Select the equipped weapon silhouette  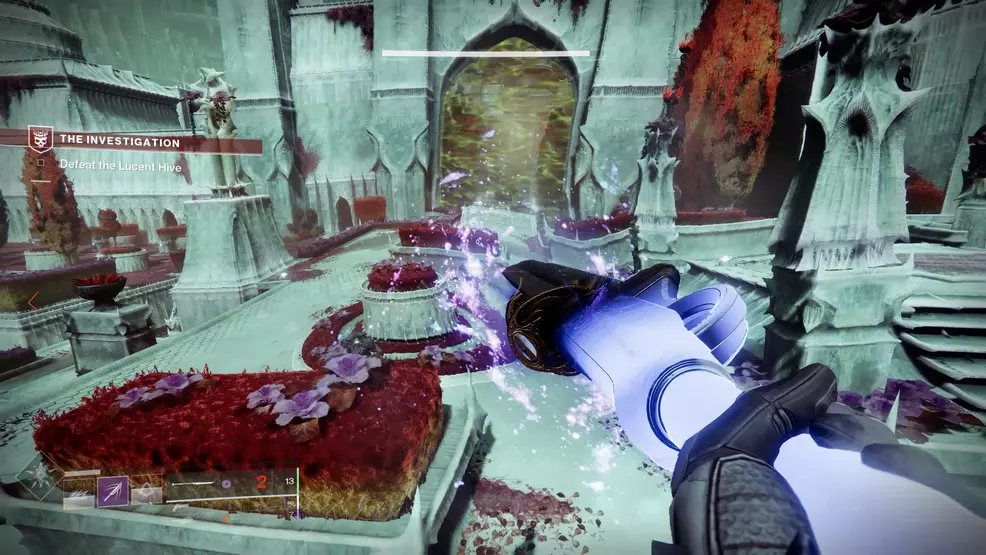pos(190,484)
